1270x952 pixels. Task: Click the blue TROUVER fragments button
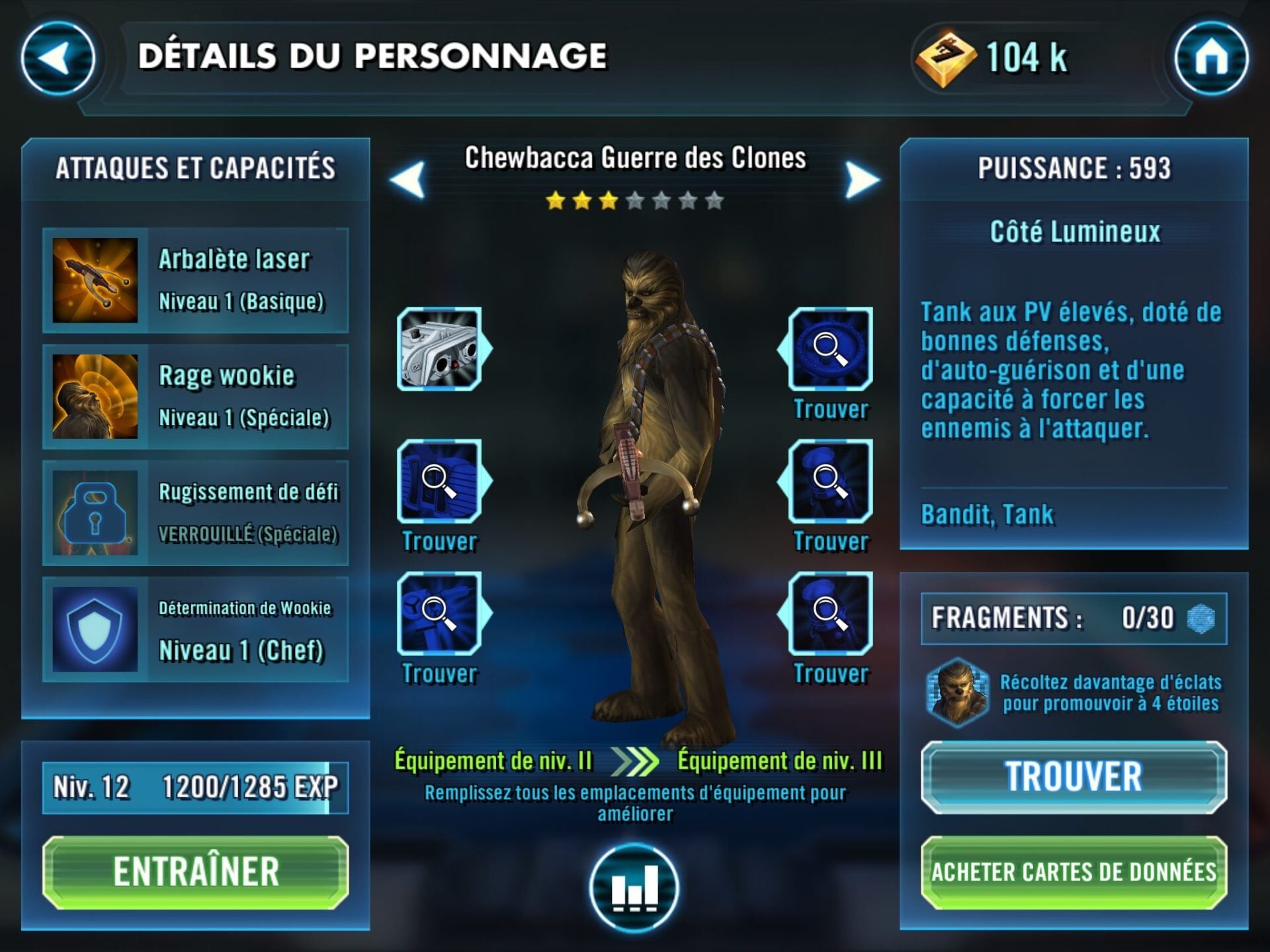point(1074,777)
